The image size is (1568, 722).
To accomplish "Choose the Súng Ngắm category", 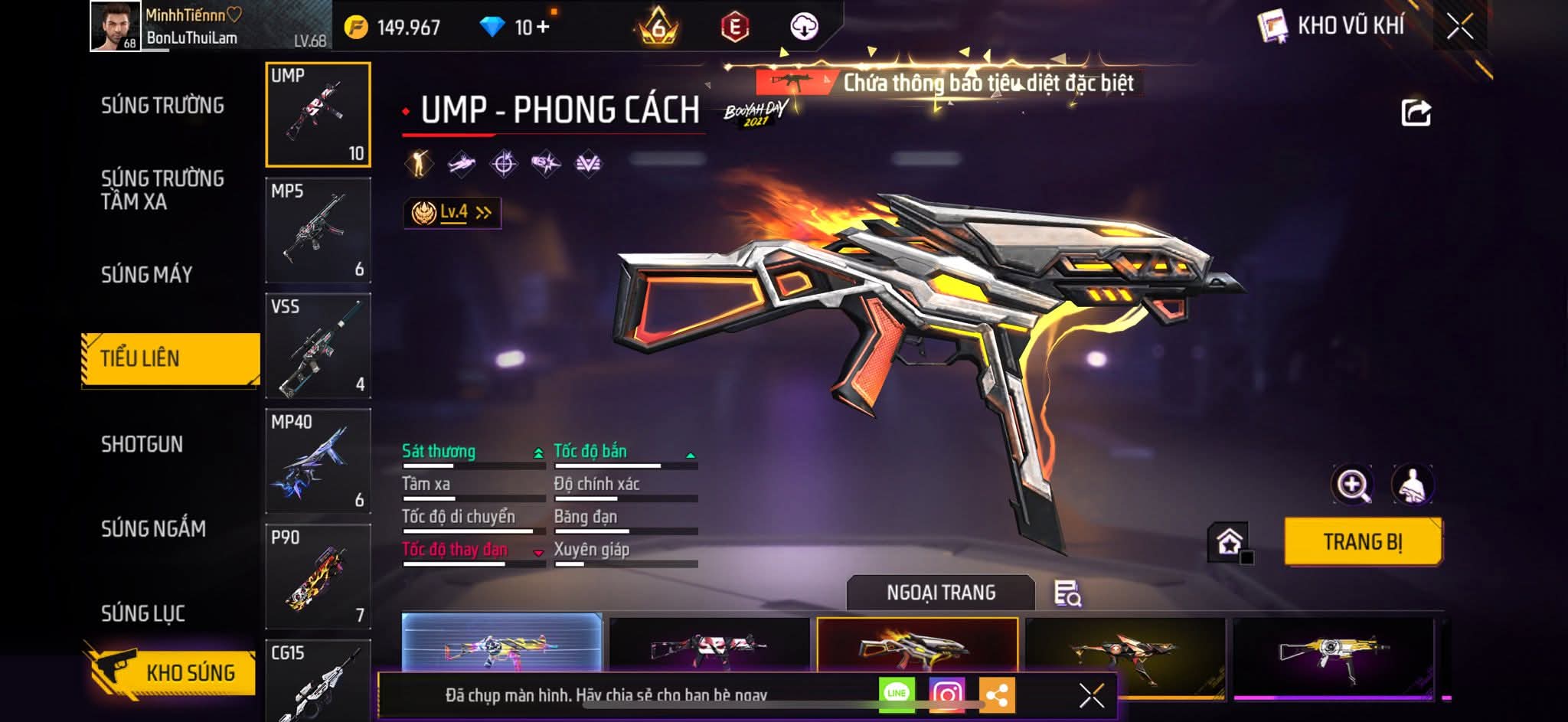I will pos(153,528).
